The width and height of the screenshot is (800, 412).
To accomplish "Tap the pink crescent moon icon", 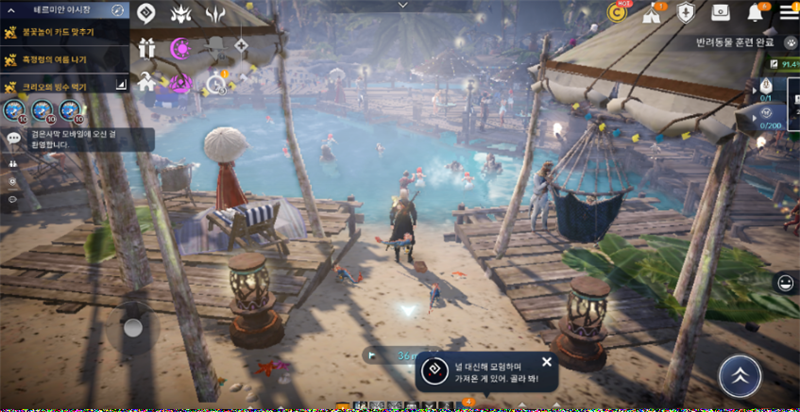I will coord(181,47).
